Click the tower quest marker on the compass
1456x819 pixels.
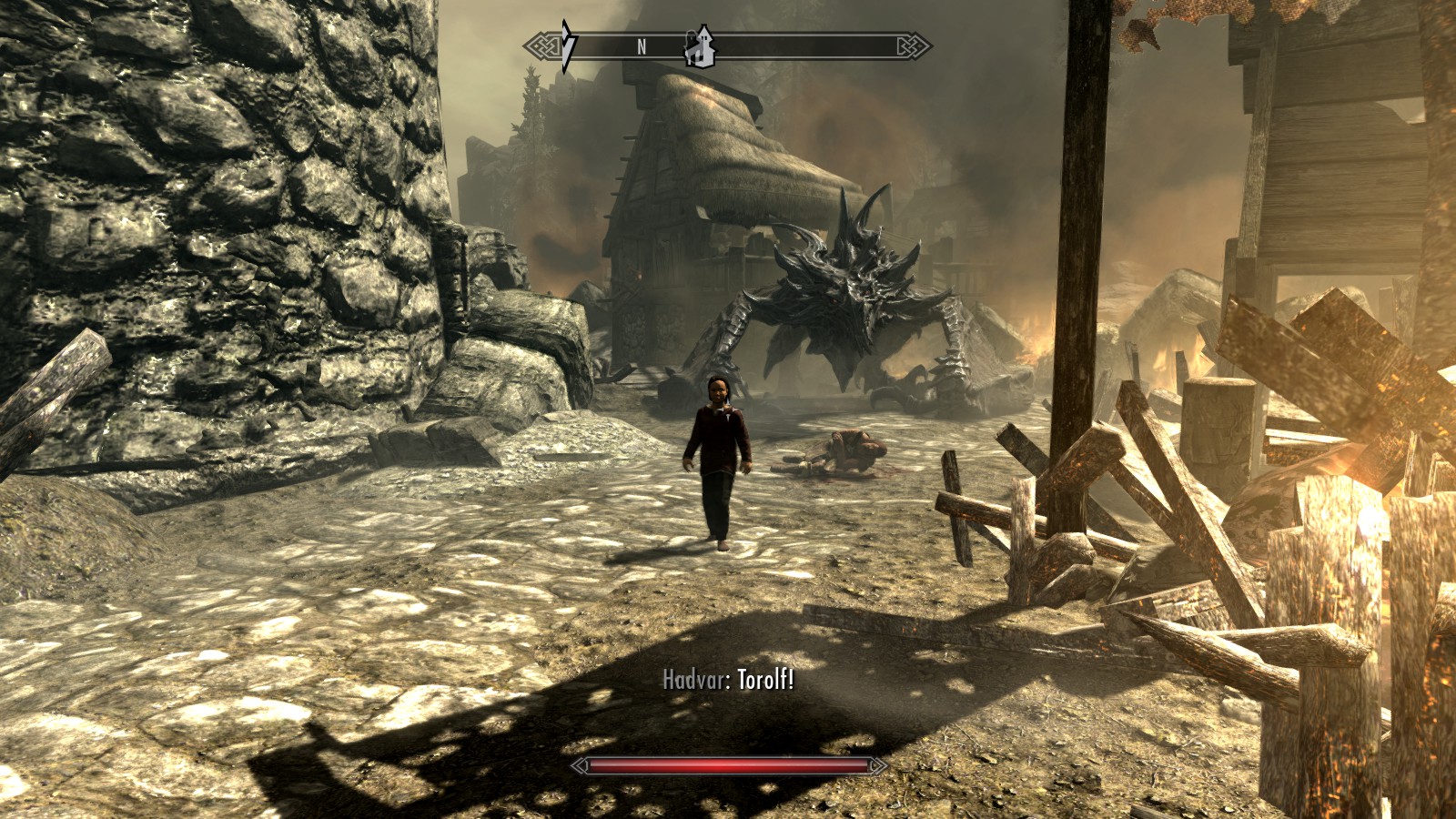700,47
